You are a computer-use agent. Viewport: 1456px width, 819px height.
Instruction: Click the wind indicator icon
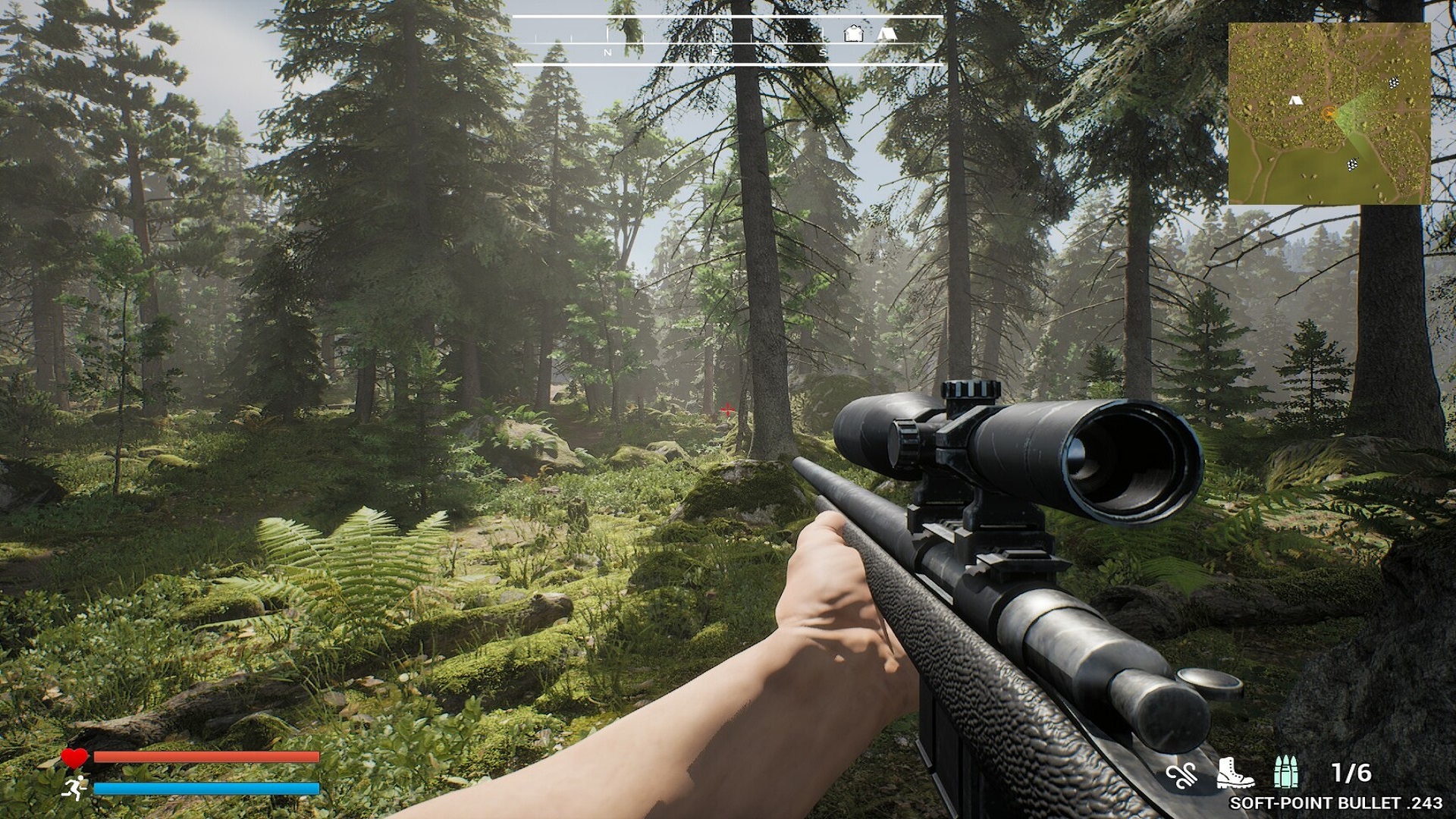click(1182, 775)
